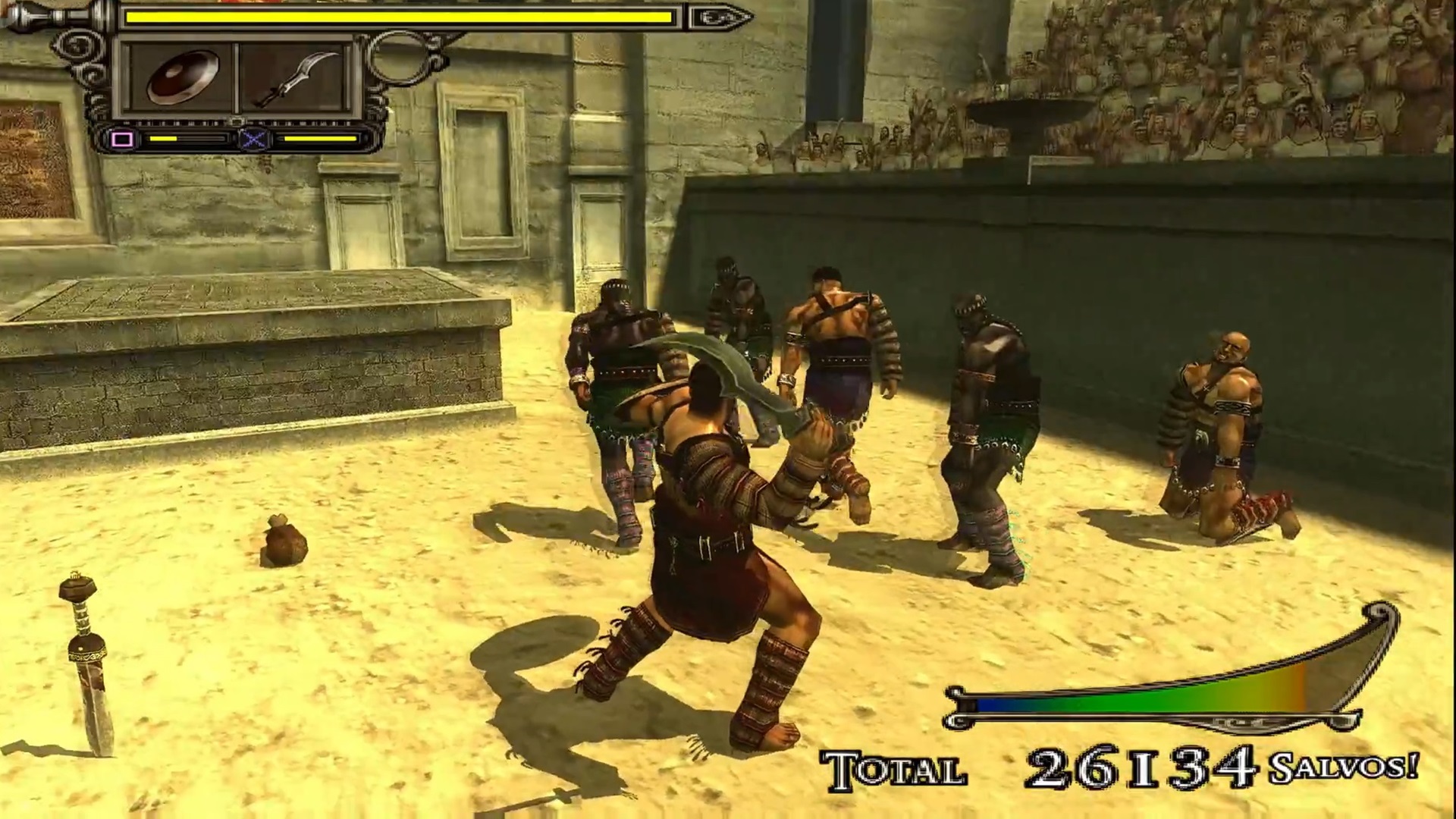The width and height of the screenshot is (1456, 819).
Task: Select the round shield equipment slot
Action: tap(180, 78)
